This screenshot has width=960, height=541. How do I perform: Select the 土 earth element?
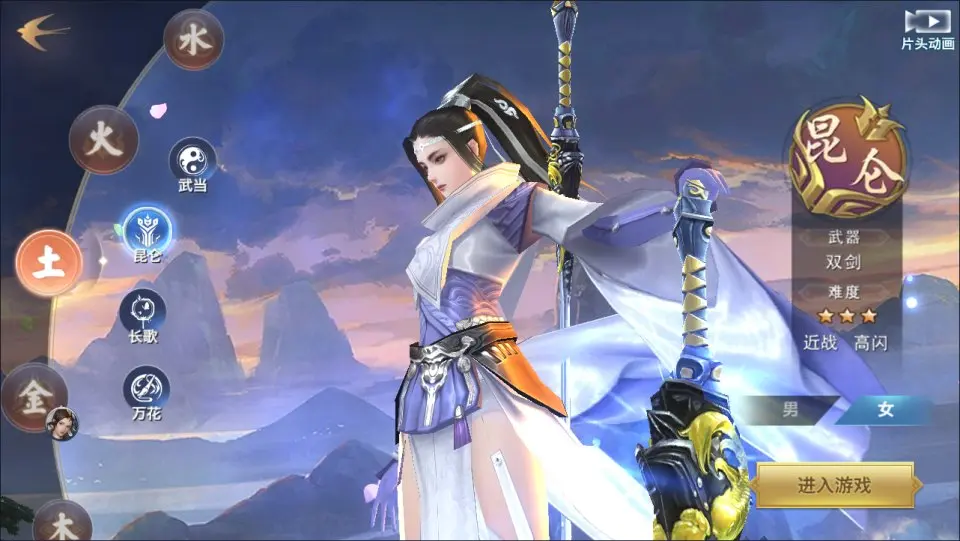pyautogui.click(x=48, y=263)
